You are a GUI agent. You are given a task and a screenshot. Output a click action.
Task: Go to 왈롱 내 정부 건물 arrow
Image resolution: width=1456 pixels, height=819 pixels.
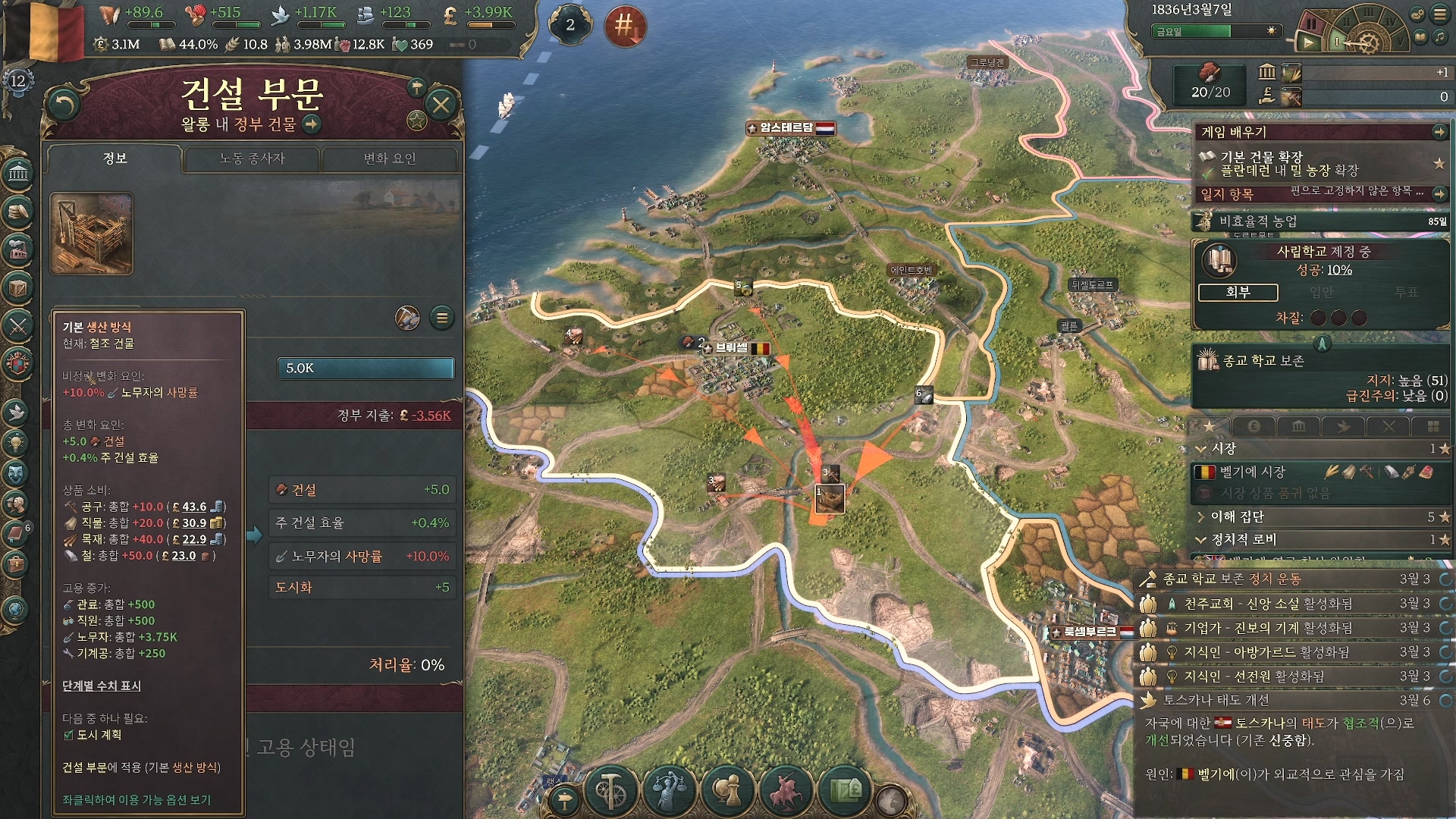312,124
